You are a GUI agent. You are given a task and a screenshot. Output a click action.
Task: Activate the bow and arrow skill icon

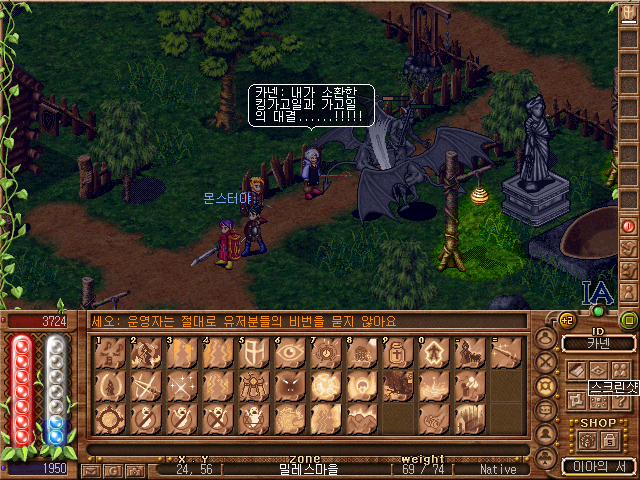[505, 353]
